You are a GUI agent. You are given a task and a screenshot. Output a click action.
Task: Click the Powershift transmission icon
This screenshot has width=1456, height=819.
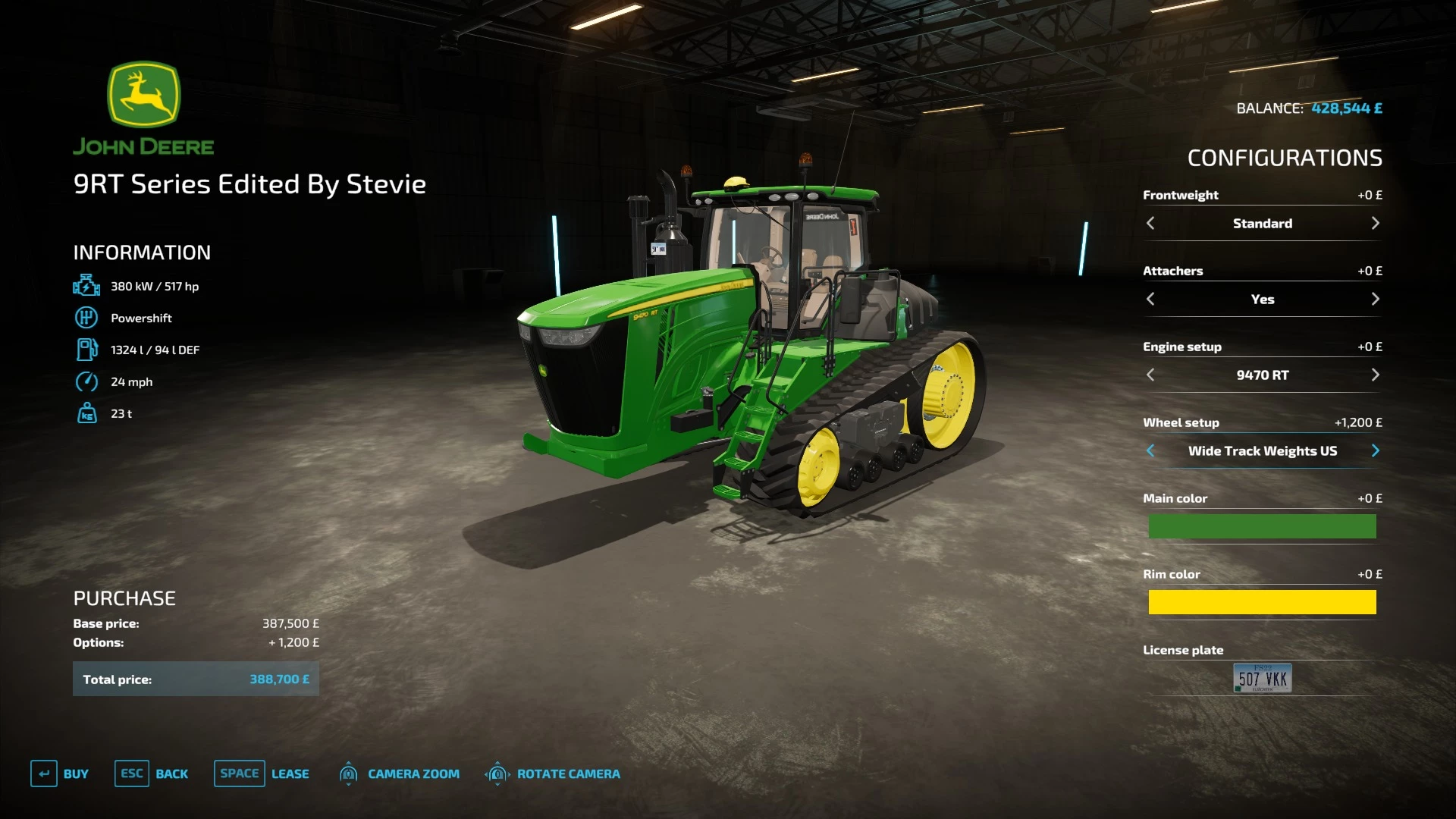[x=86, y=318]
